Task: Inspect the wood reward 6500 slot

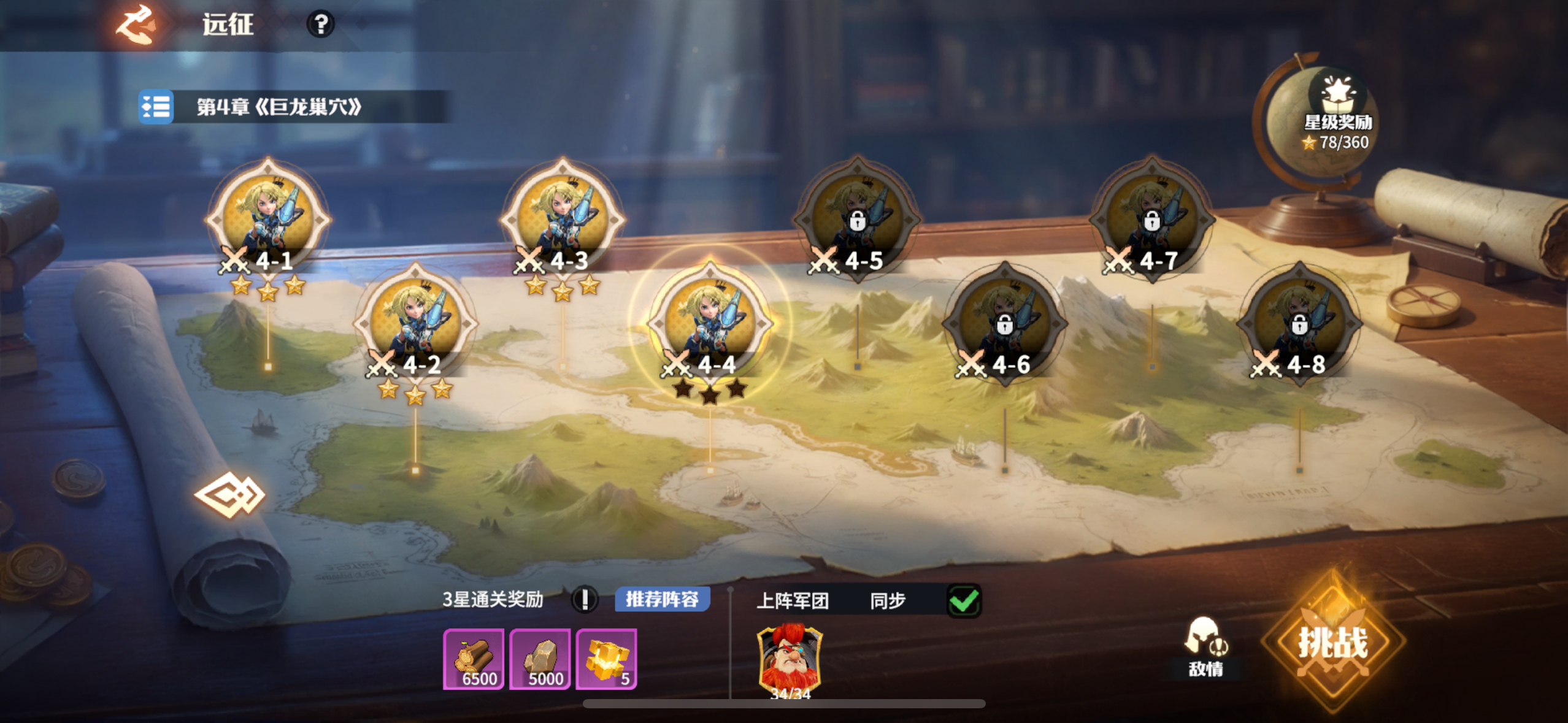Action: [474, 659]
